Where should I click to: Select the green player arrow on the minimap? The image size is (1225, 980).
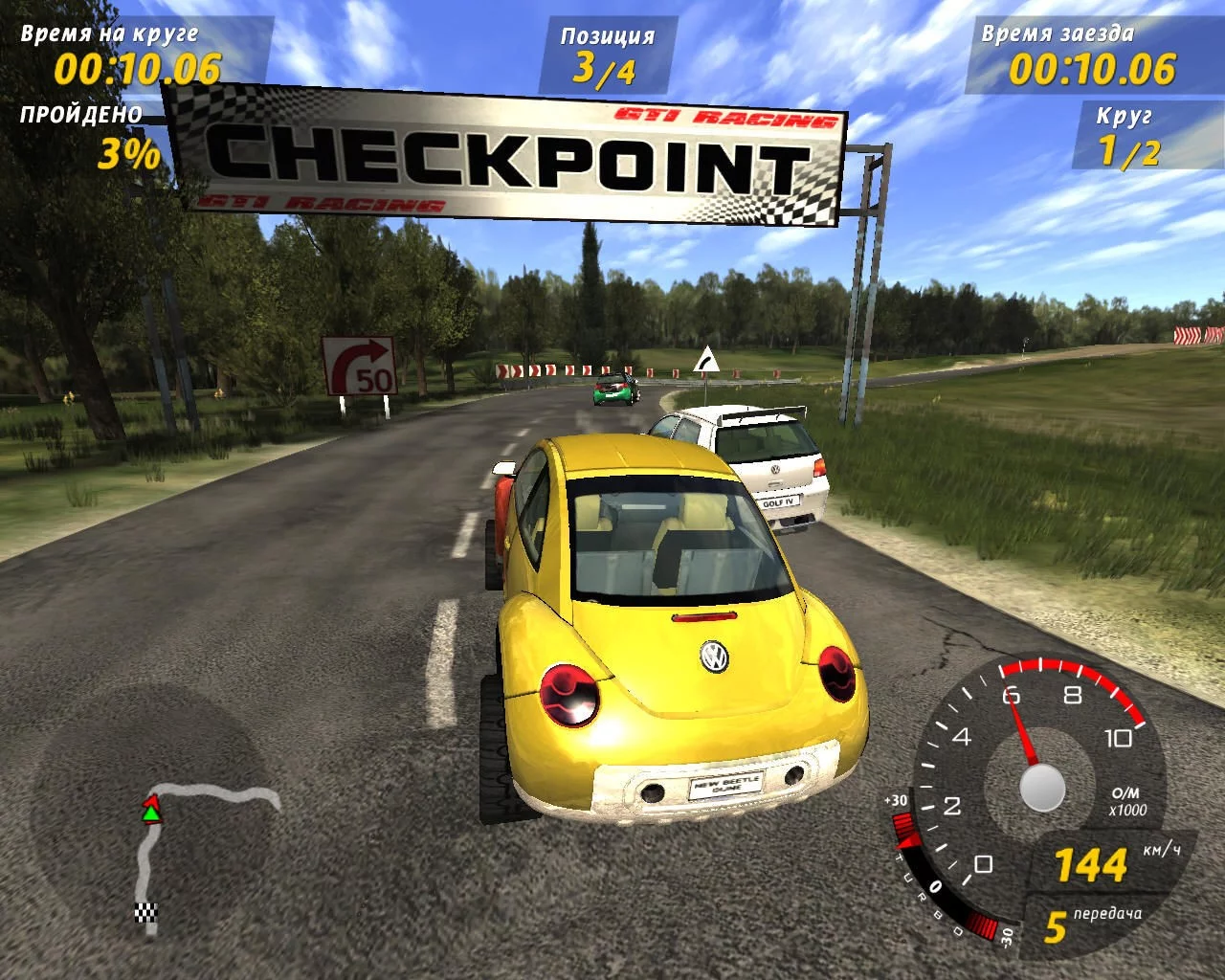[151, 813]
